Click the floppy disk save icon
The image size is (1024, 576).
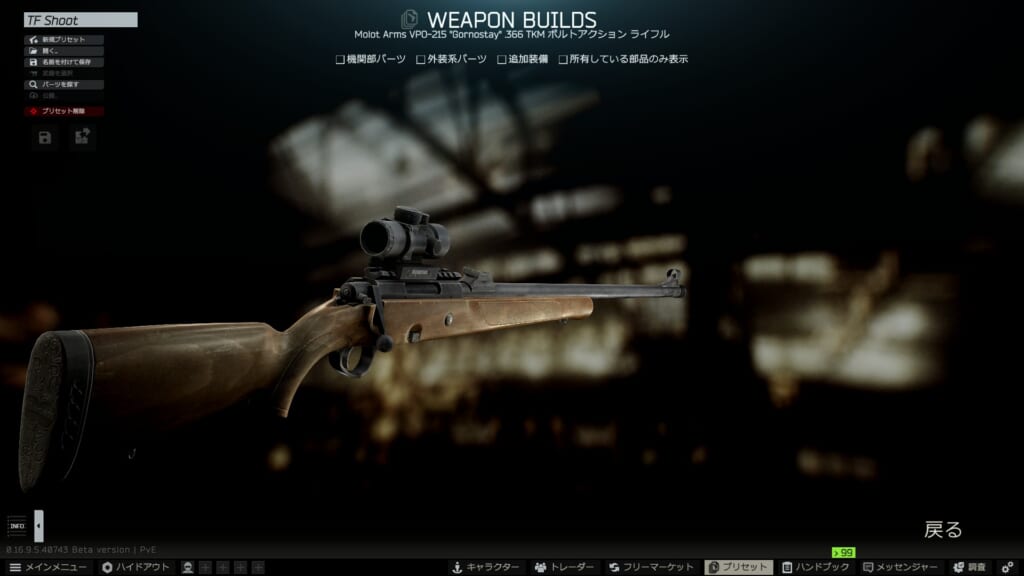pyautogui.click(x=45, y=138)
